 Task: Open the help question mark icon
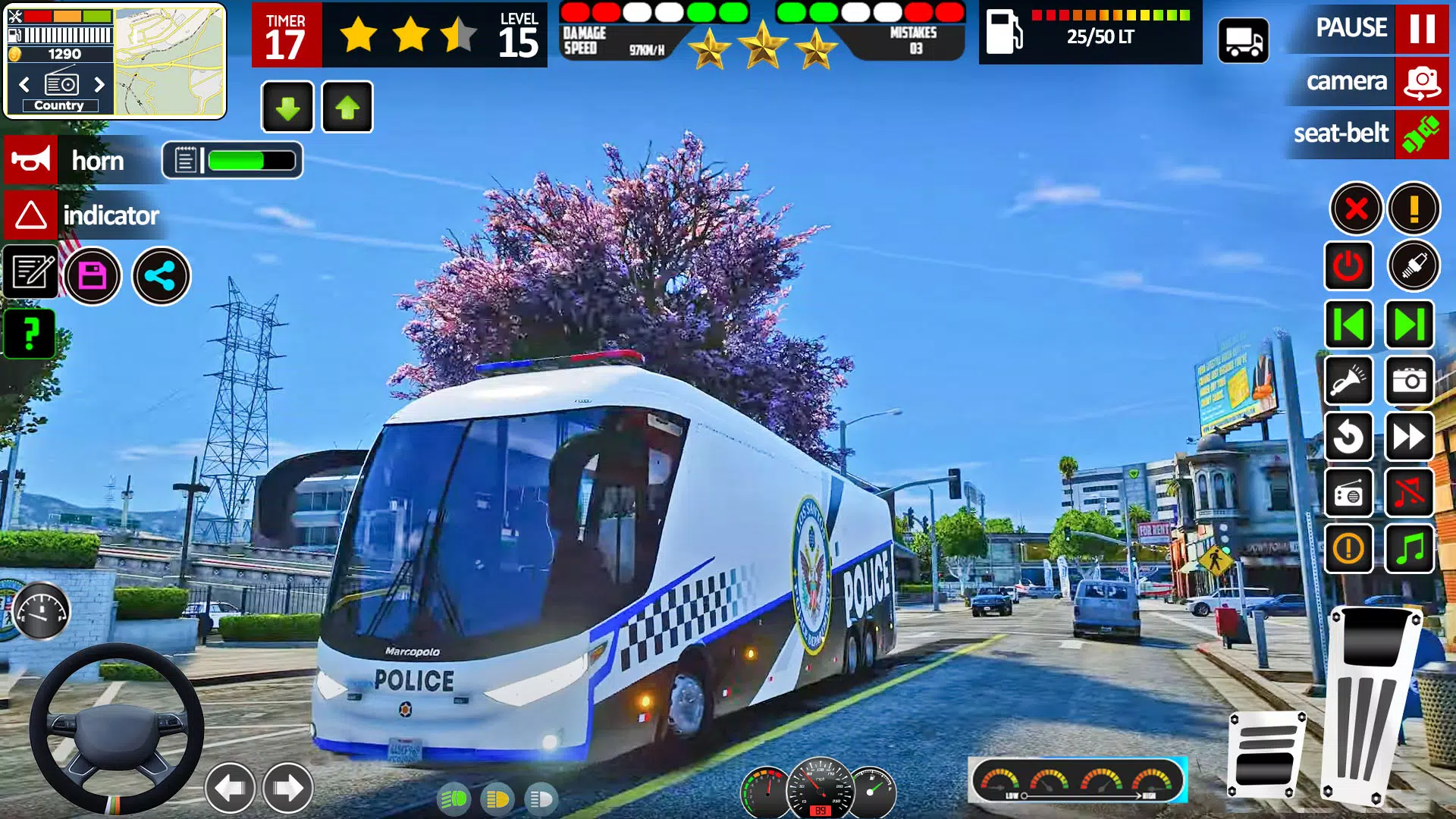[30, 334]
